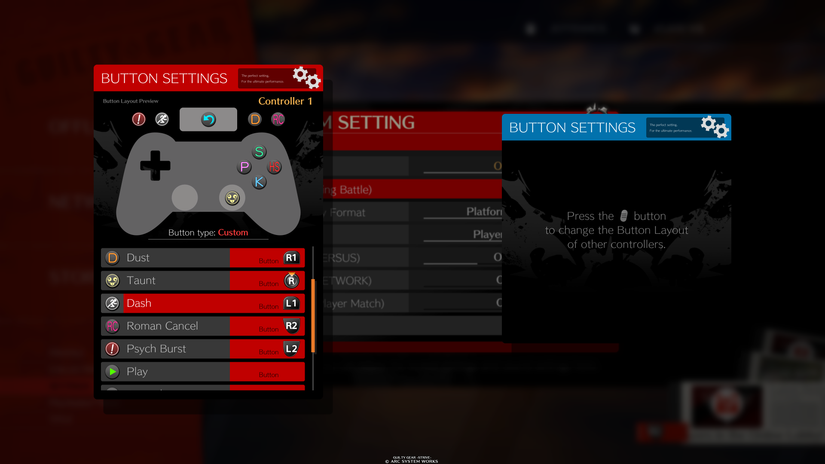Open the Roman Cancel mapping row

coord(202,326)
